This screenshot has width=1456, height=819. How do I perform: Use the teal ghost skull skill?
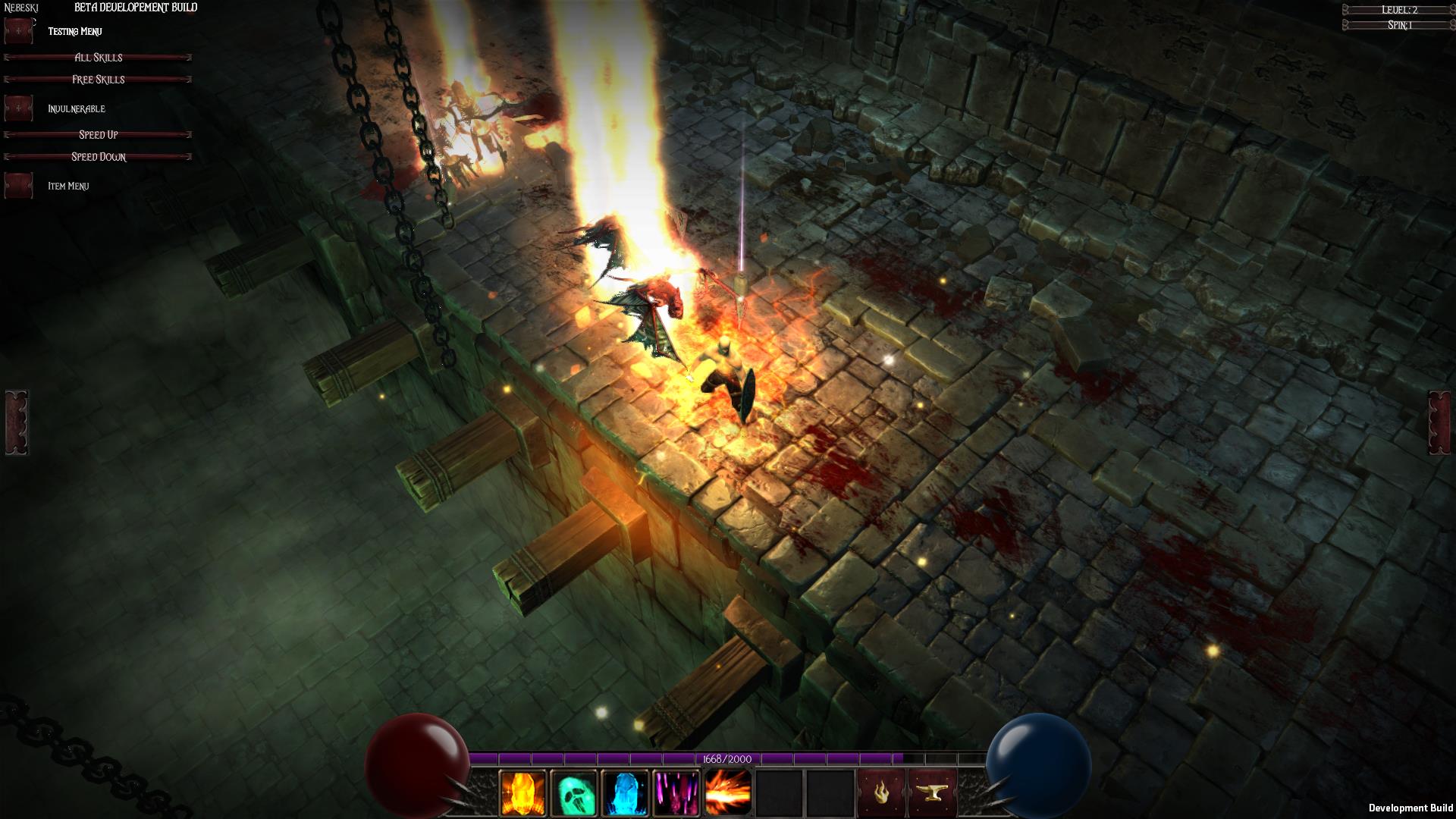(x=574, y=793)
